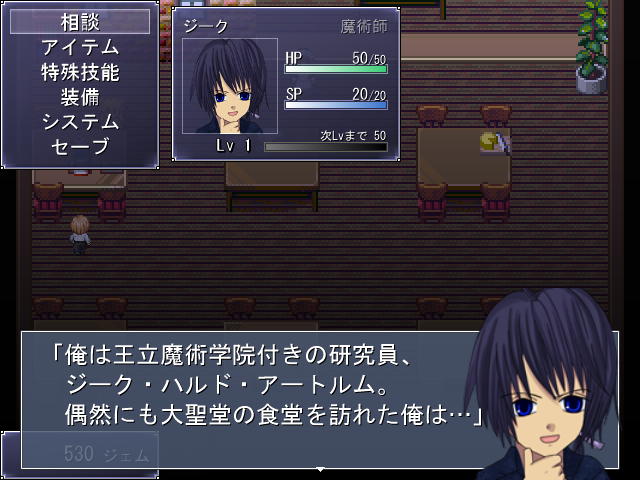Screen dimensions: 640x480
Task: Select ジーク's character status panel
Action: point(286,84)
